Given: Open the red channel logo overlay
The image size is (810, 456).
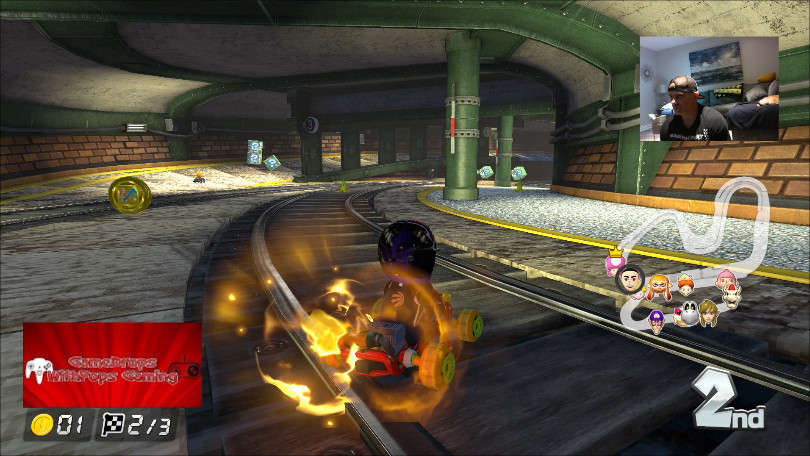Looking at the screenshot, I should click(x=112, y=365).
